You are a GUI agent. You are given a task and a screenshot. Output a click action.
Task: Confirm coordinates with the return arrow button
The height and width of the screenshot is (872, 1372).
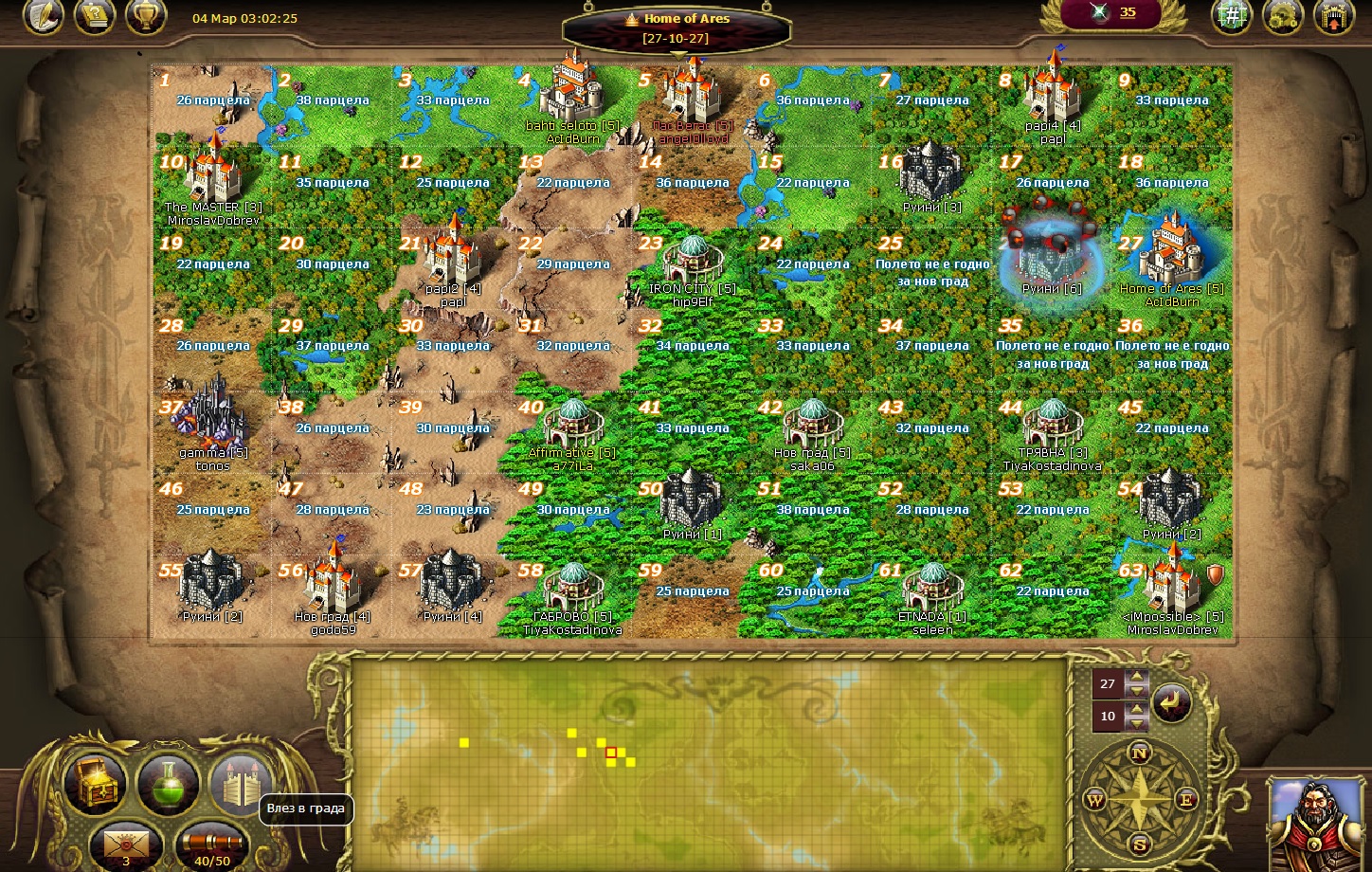[x=1172, y=702]
